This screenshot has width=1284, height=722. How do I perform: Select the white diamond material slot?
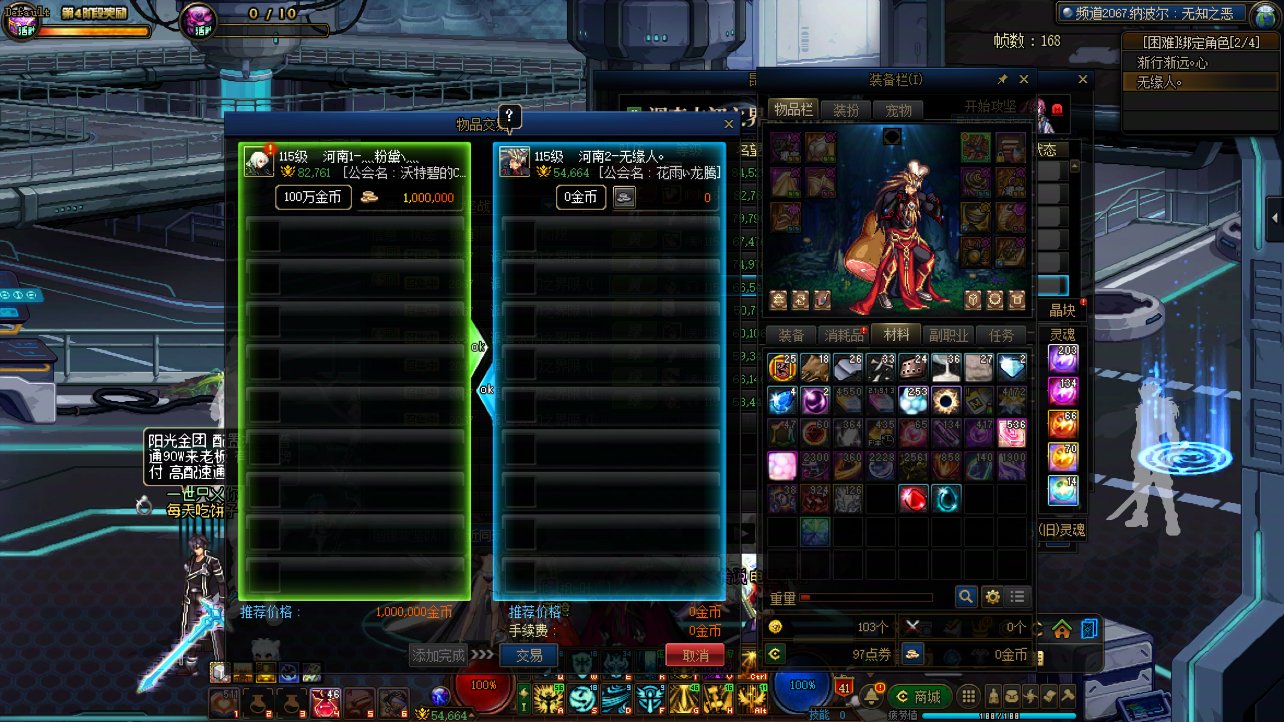pos(1012,367)
